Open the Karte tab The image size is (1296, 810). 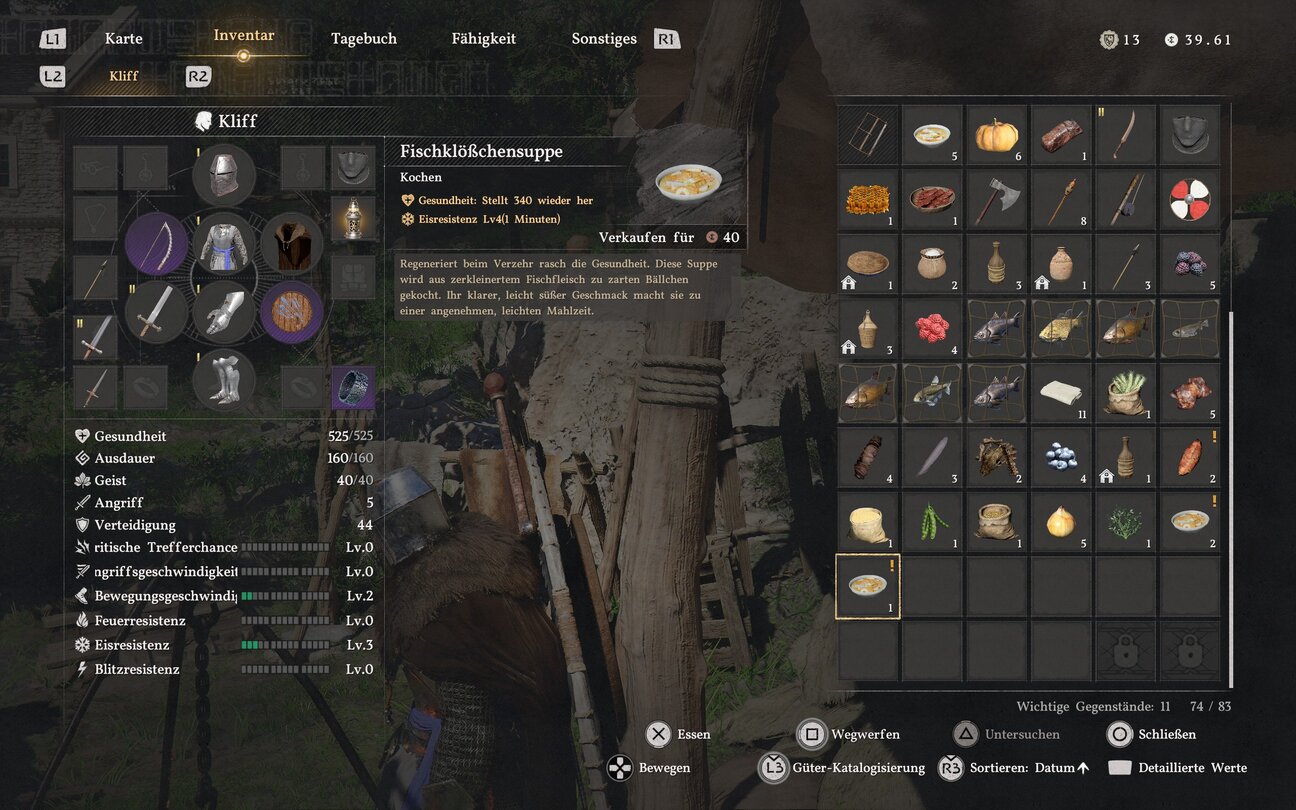click(x=124, y=39)
